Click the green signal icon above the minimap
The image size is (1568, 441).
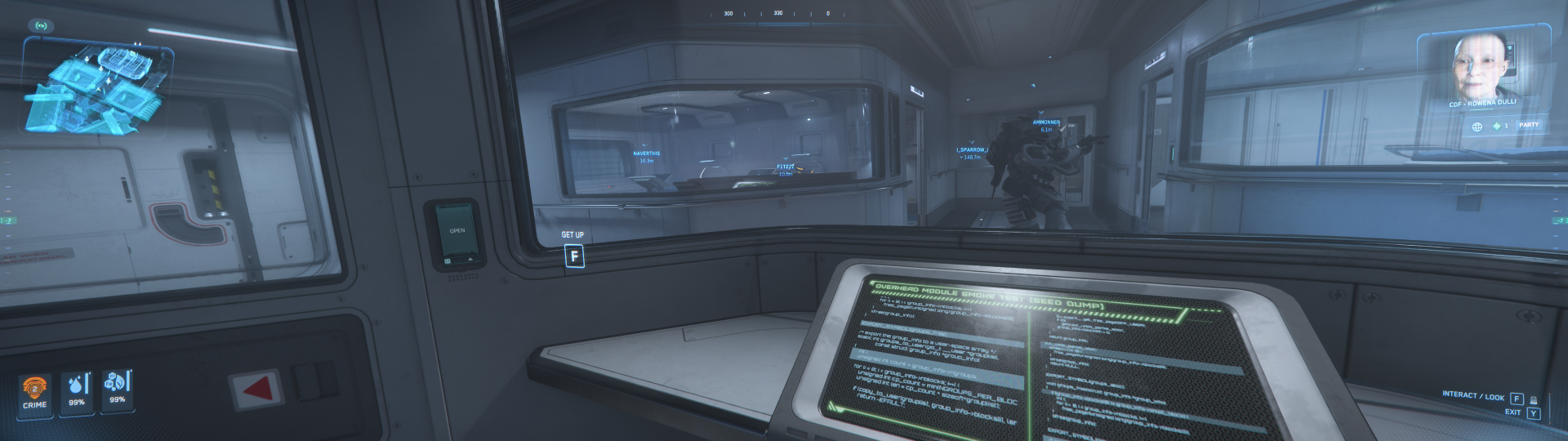(x=41, y=25)
